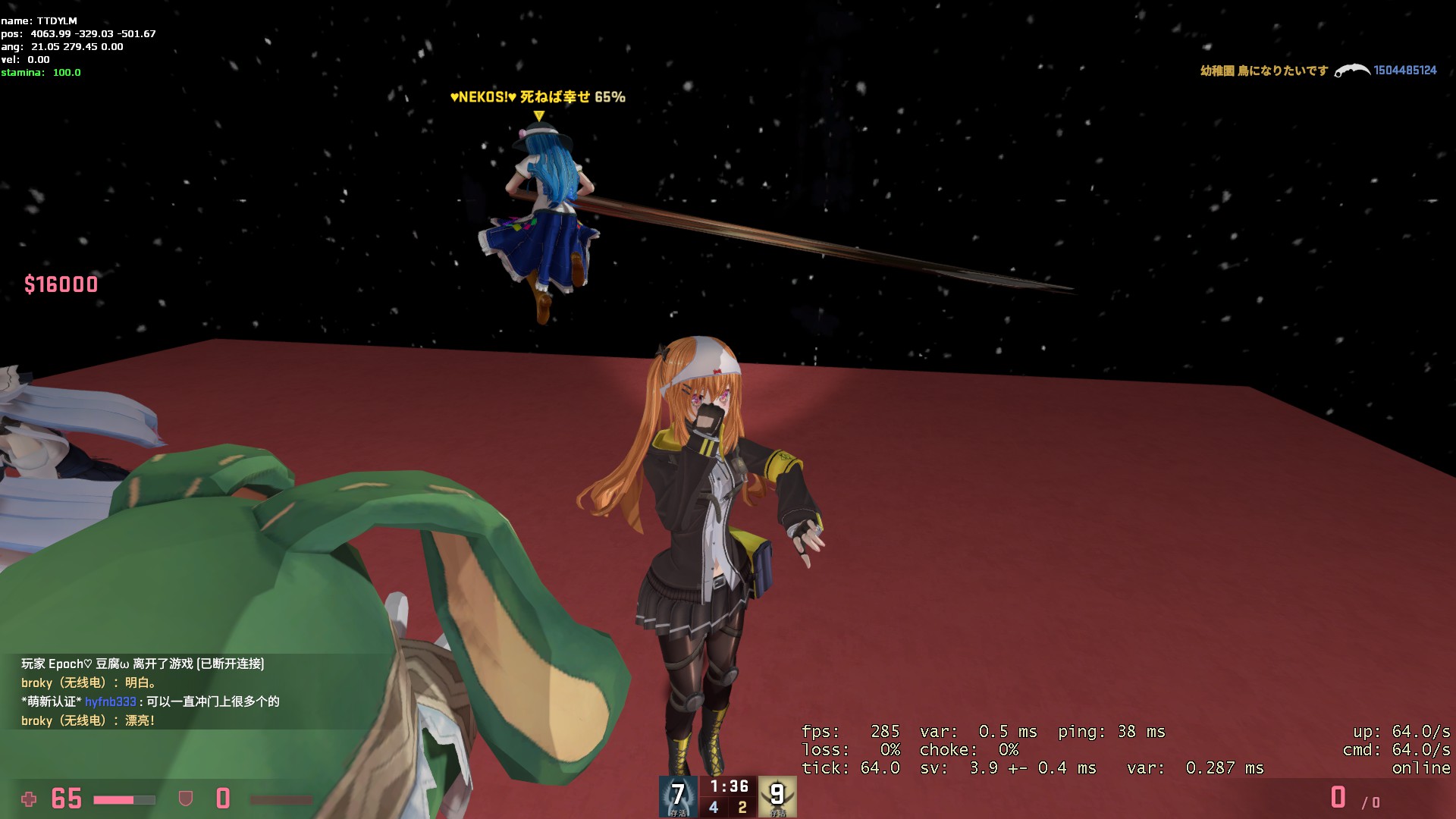Click the yellow arrow above NEKOS nameplate

[x=538, y=115]
